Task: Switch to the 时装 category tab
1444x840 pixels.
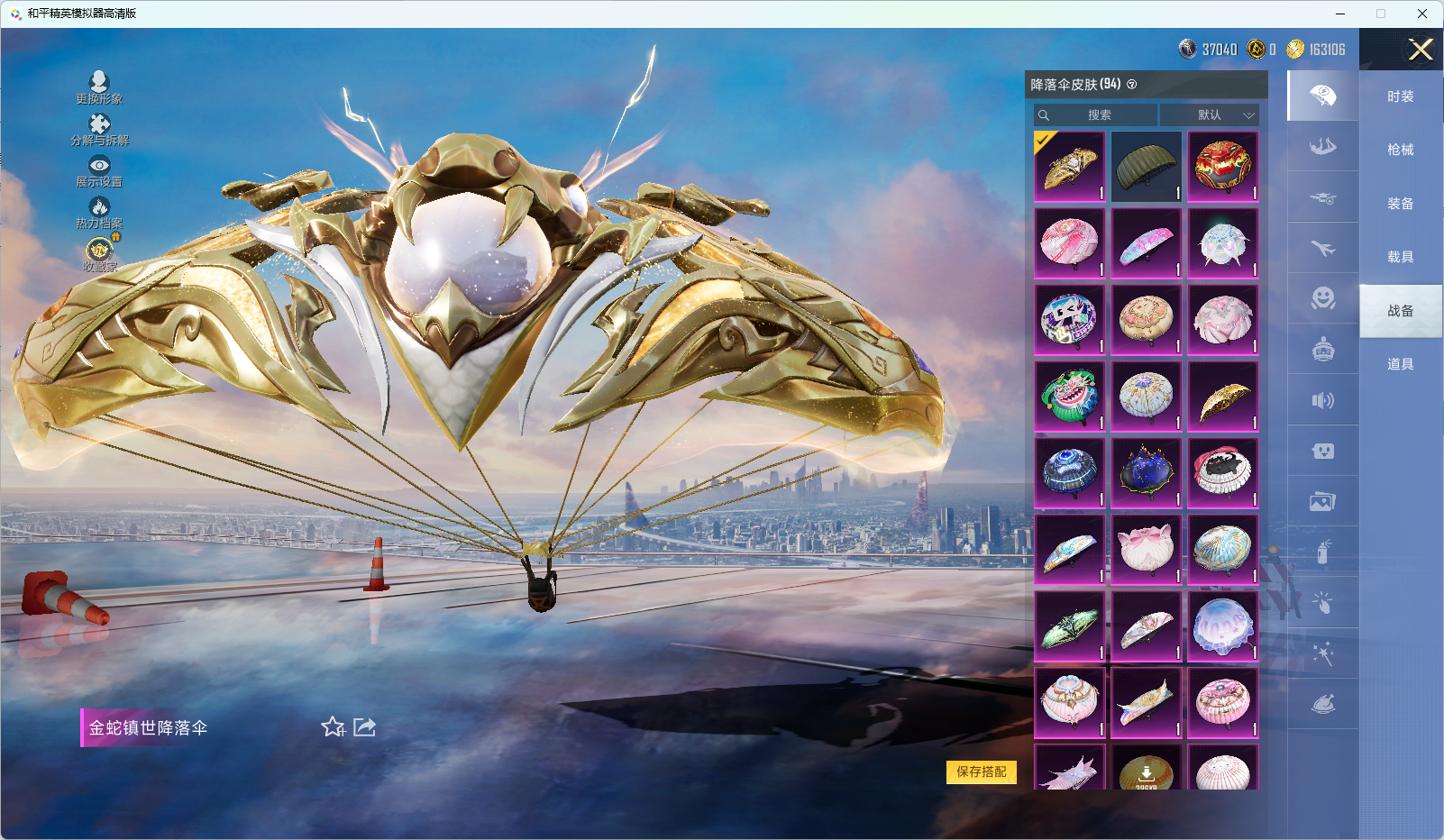Action: pyautogui.click(x=1400, y=96)
